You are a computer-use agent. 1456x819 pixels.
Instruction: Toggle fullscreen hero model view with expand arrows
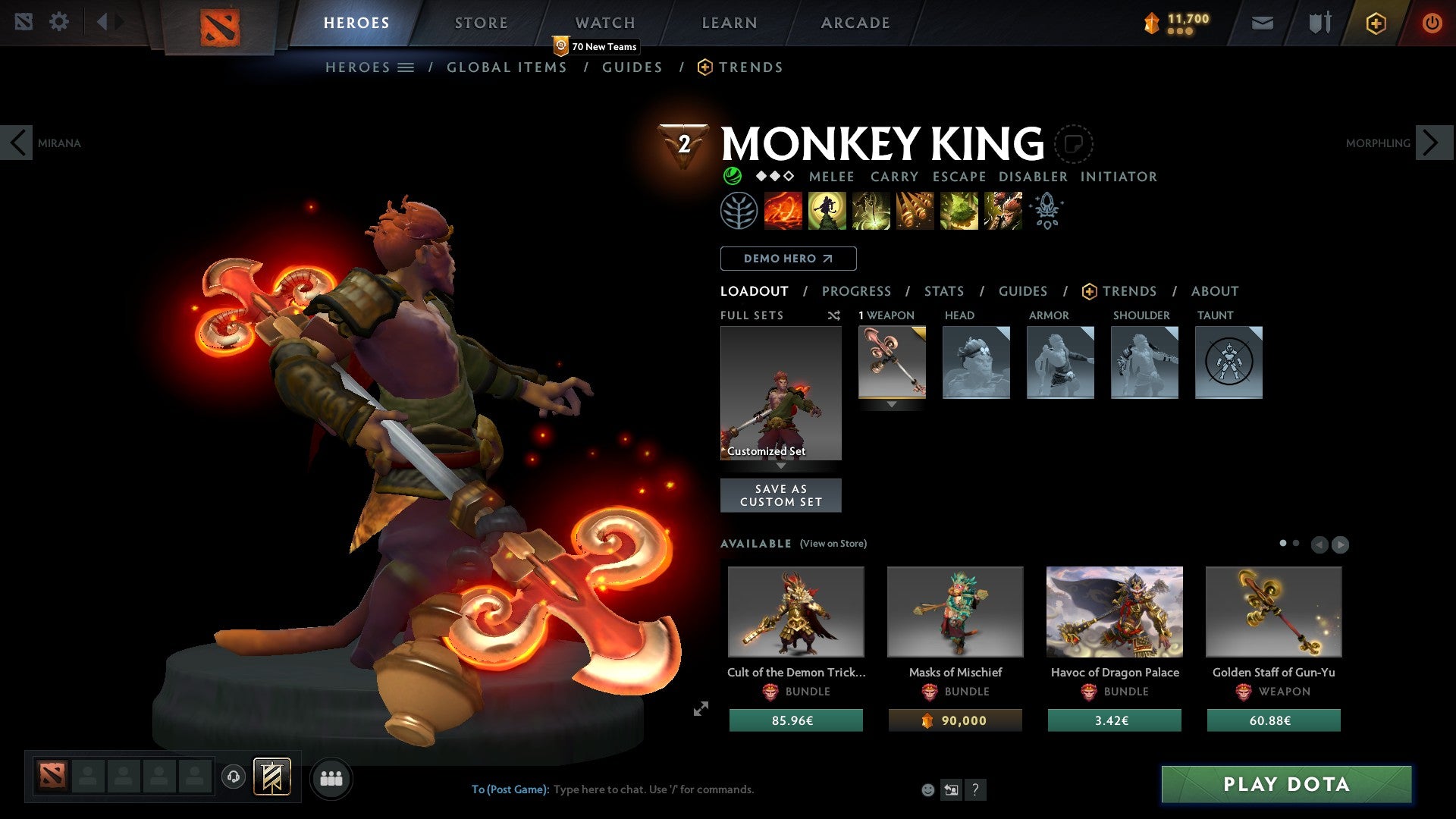[x=700, y=709]
